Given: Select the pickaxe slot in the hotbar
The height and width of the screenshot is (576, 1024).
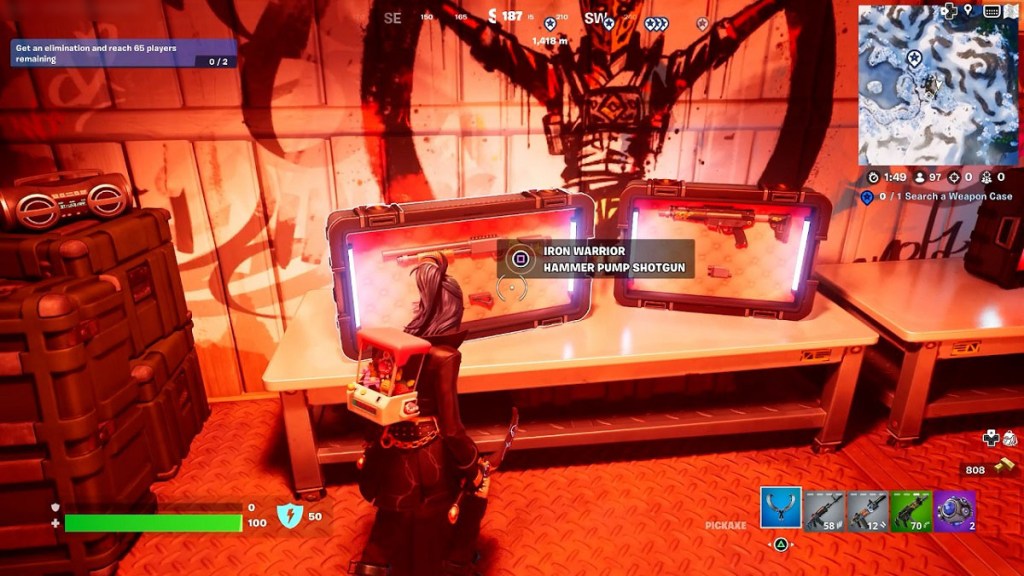Looking at the screenshot, I should pyautogui.click(x=780, y=509).
